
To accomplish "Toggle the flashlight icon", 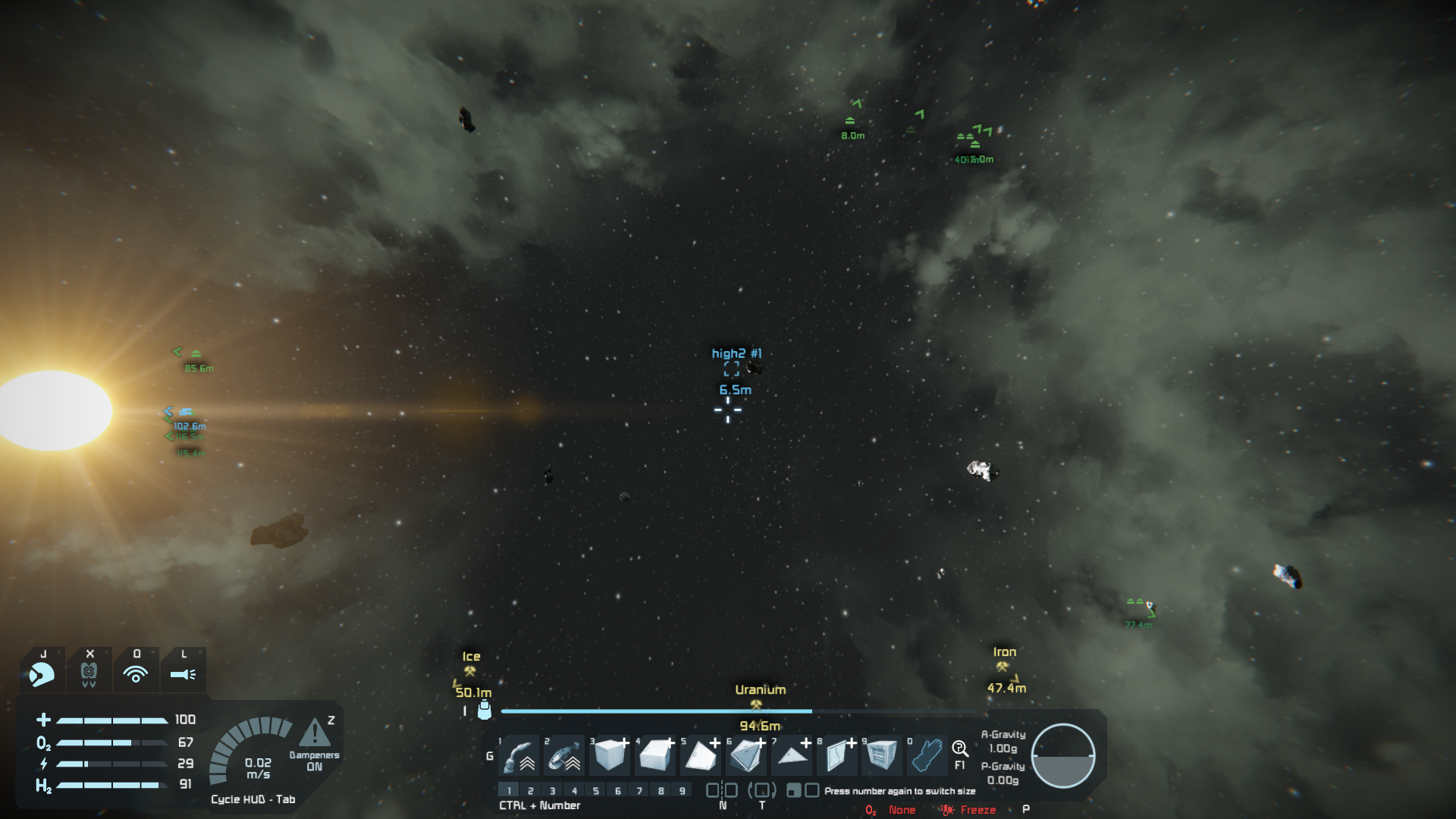I will point(183,673).
